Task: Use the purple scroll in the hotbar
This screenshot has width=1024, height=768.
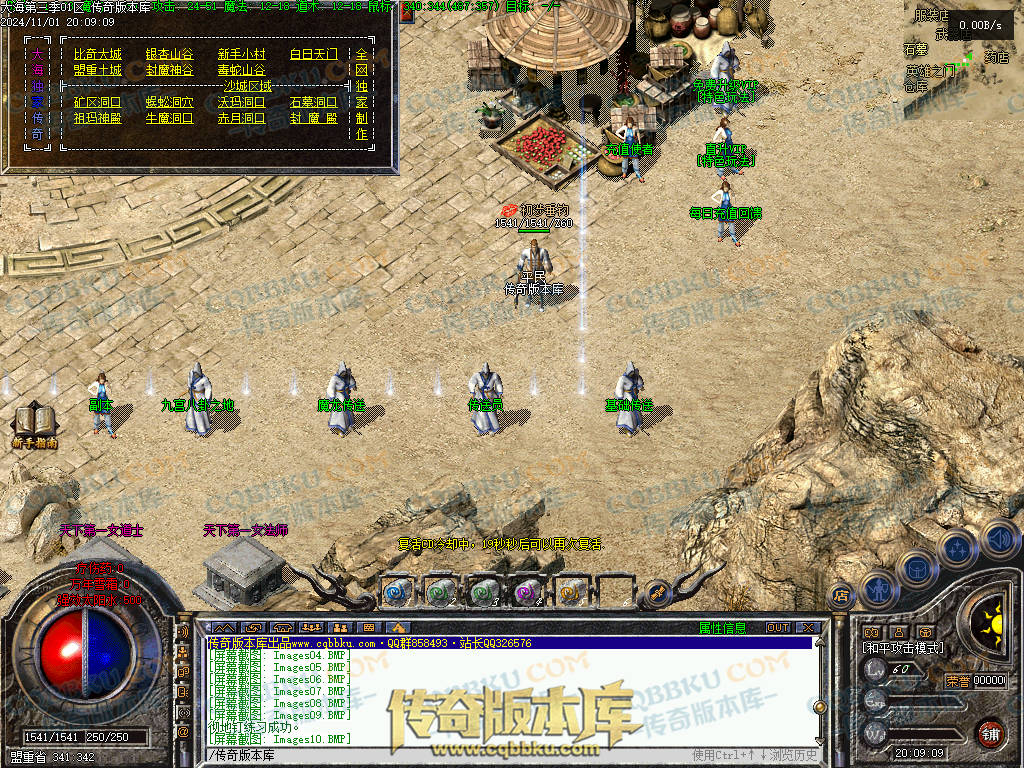Action: [527, 591]
